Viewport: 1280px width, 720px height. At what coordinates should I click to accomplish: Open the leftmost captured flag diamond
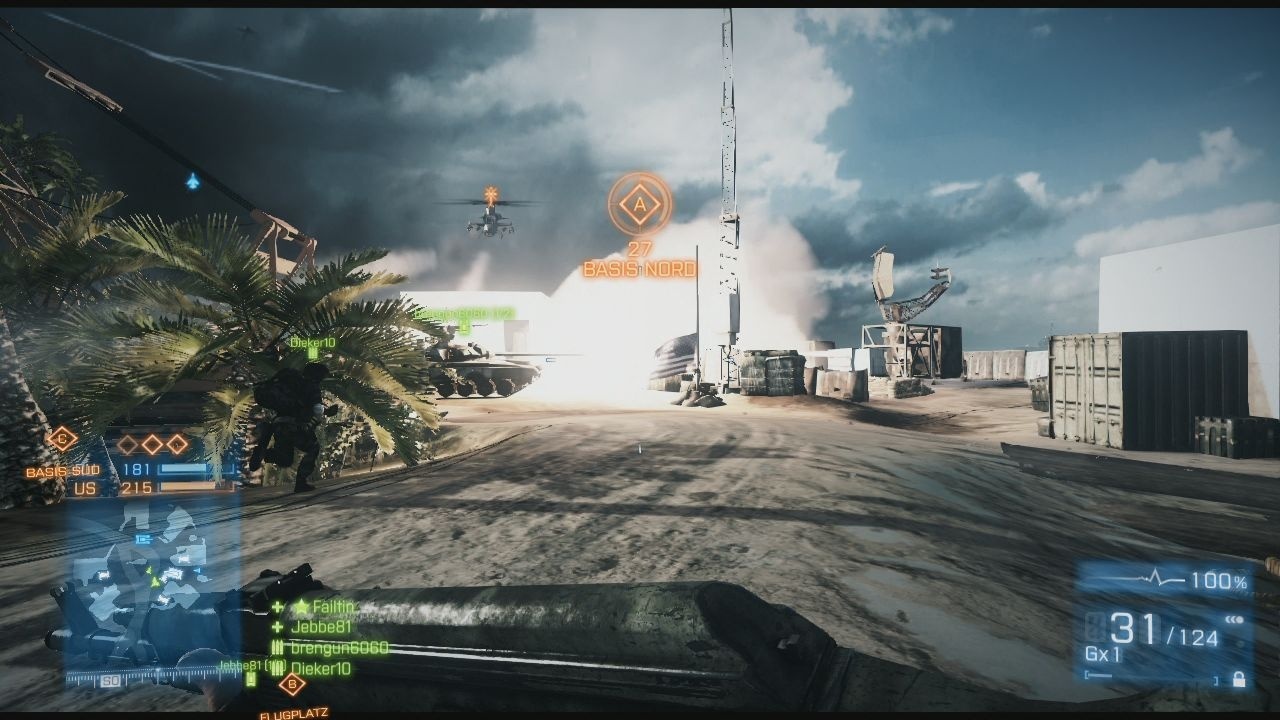click(127, 444)
